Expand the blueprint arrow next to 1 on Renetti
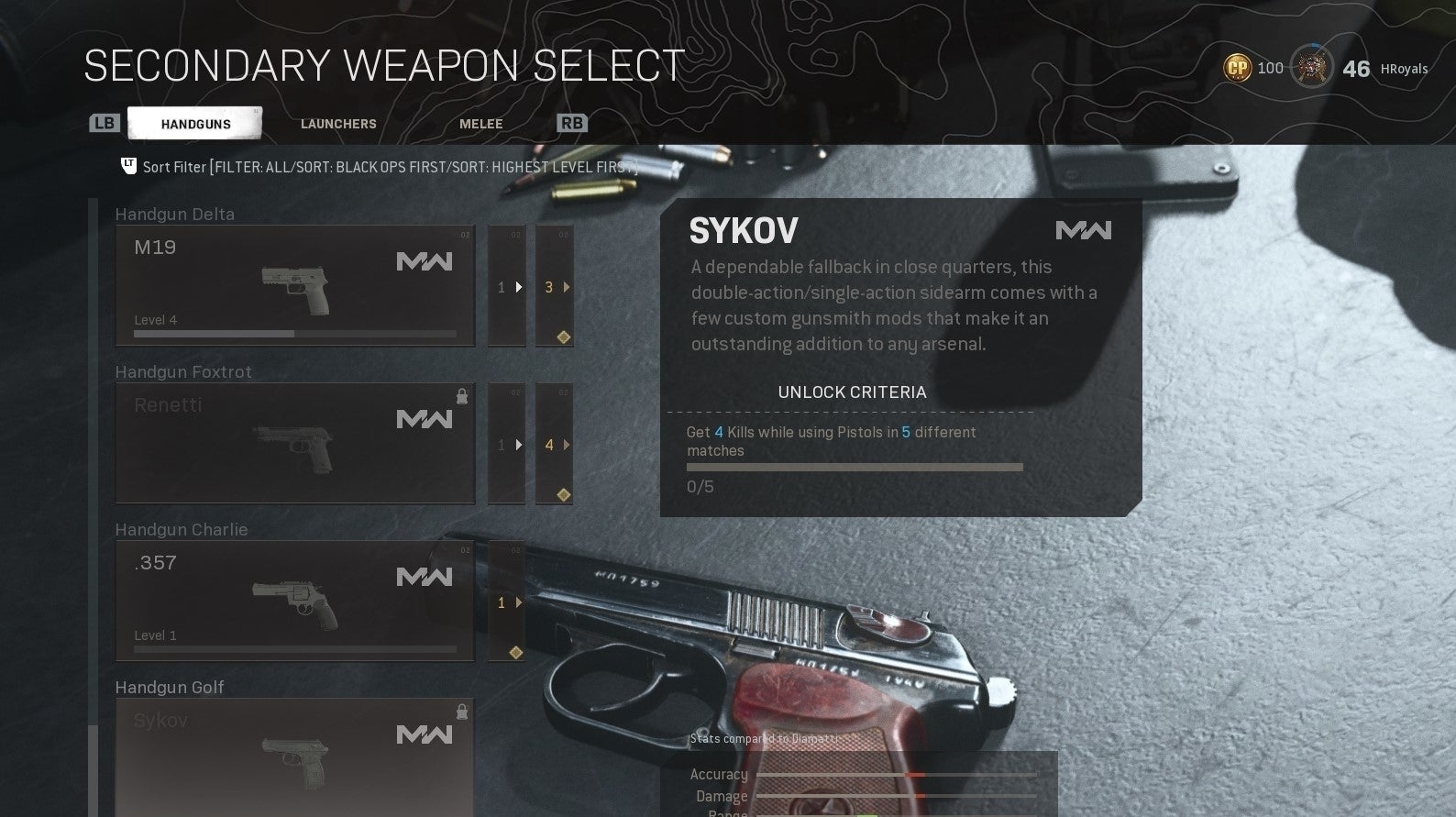The width and height of the screenshot is (1456, 817). click(x=519, y=445)
